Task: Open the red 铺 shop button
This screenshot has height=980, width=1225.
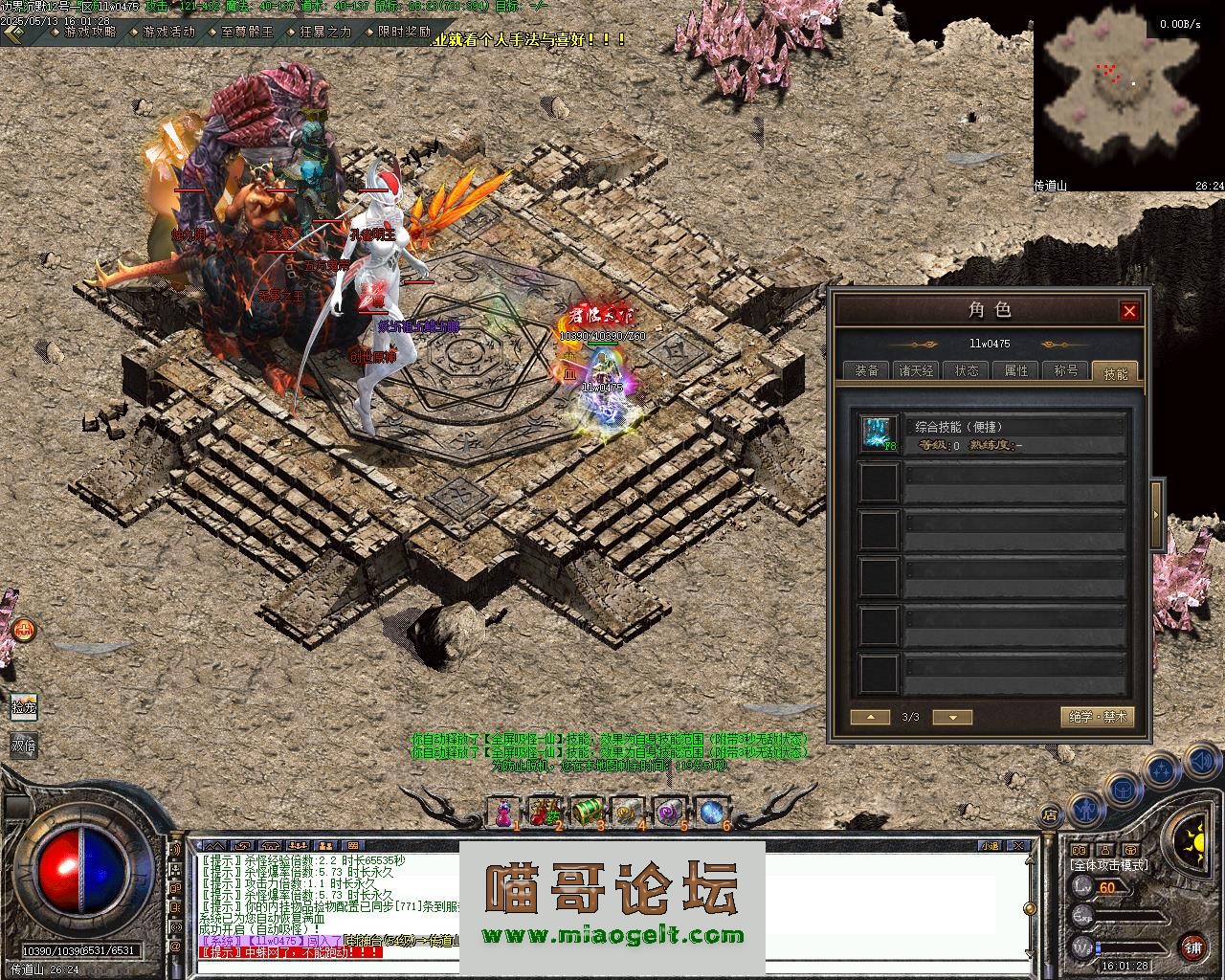Action: 1192,947
